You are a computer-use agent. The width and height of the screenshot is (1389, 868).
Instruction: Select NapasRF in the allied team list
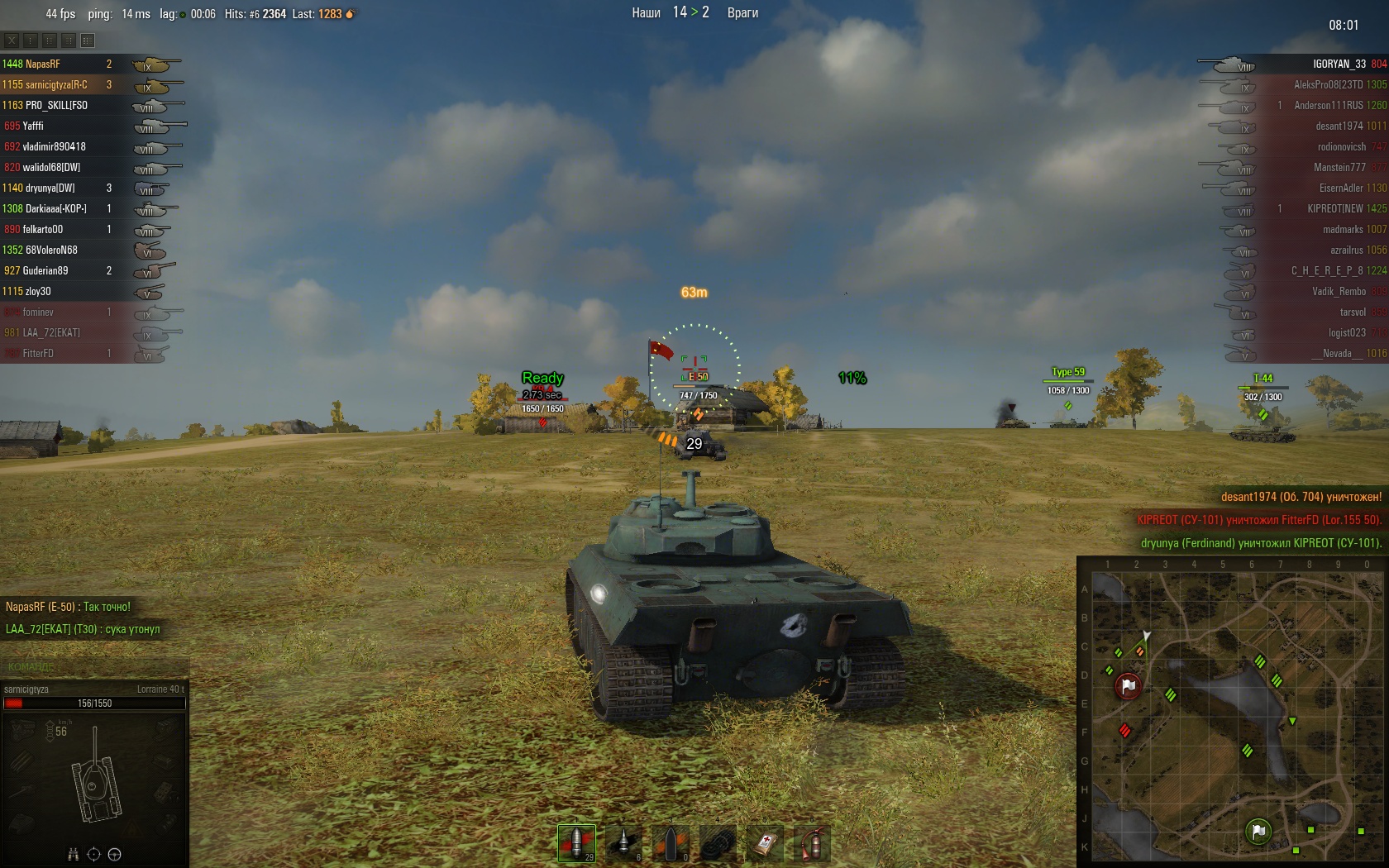tap(43, 64)
